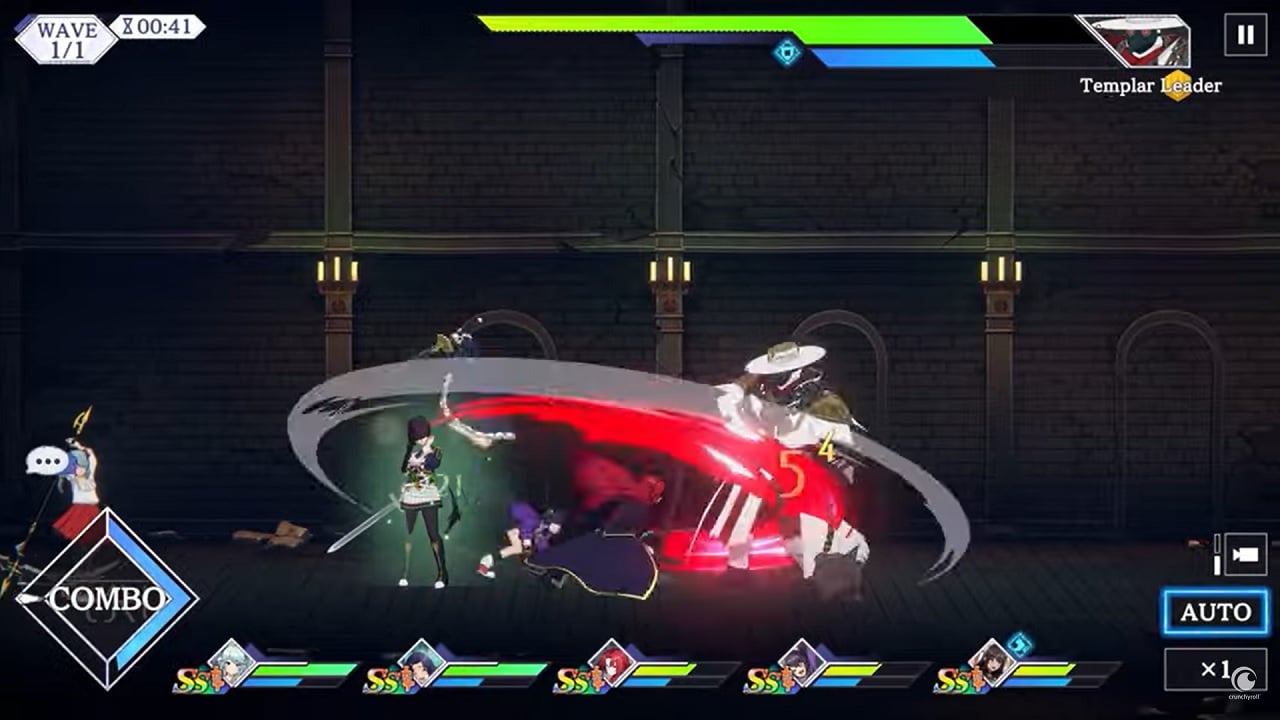1280x720 pixels.
Task: Select the red-haired party member portrait
Action: click(x=612, y=663)
